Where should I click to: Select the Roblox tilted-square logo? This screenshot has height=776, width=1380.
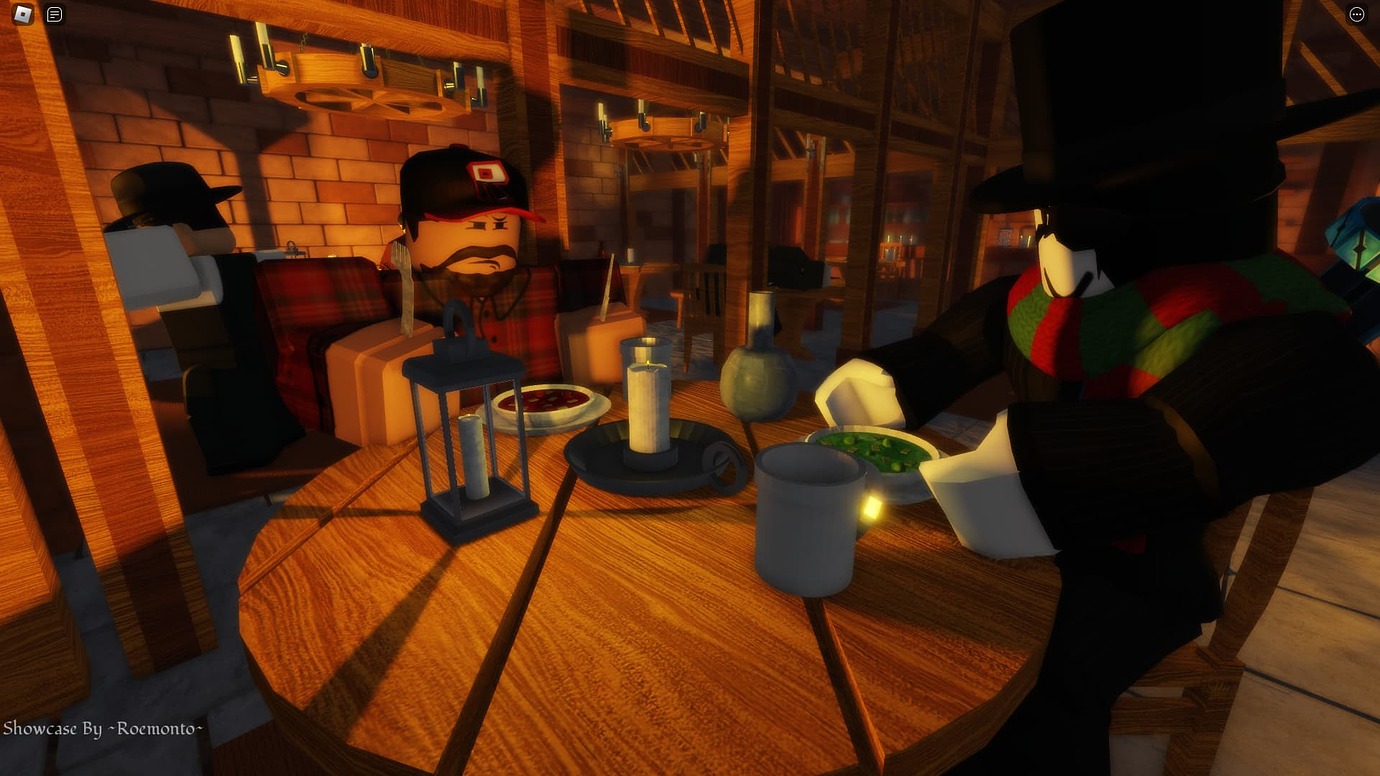[x=22, y=14]
